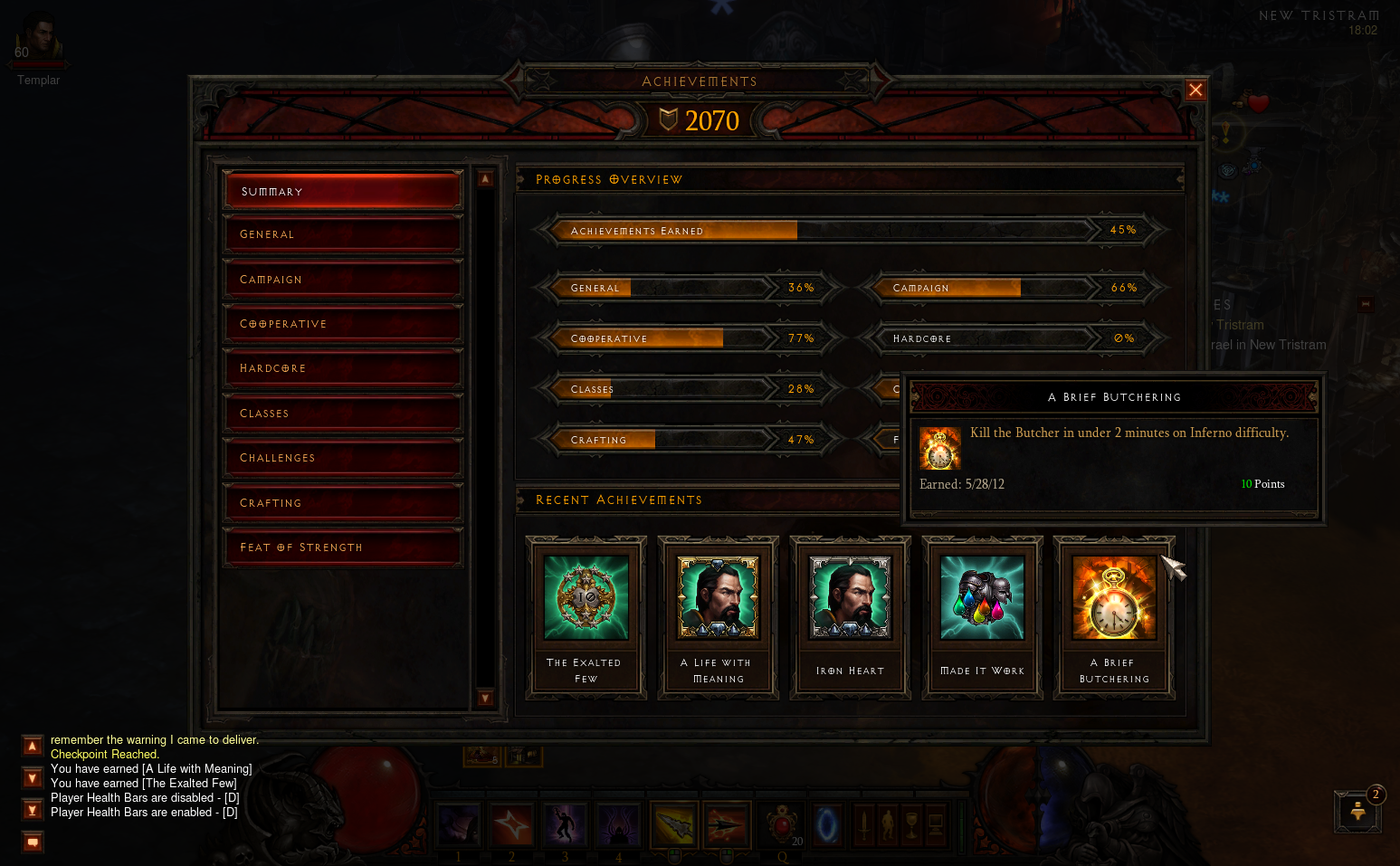1400x866 pixels.
Task: Click The Exalted Few achievement tile
Action: (x=586, y=617)
